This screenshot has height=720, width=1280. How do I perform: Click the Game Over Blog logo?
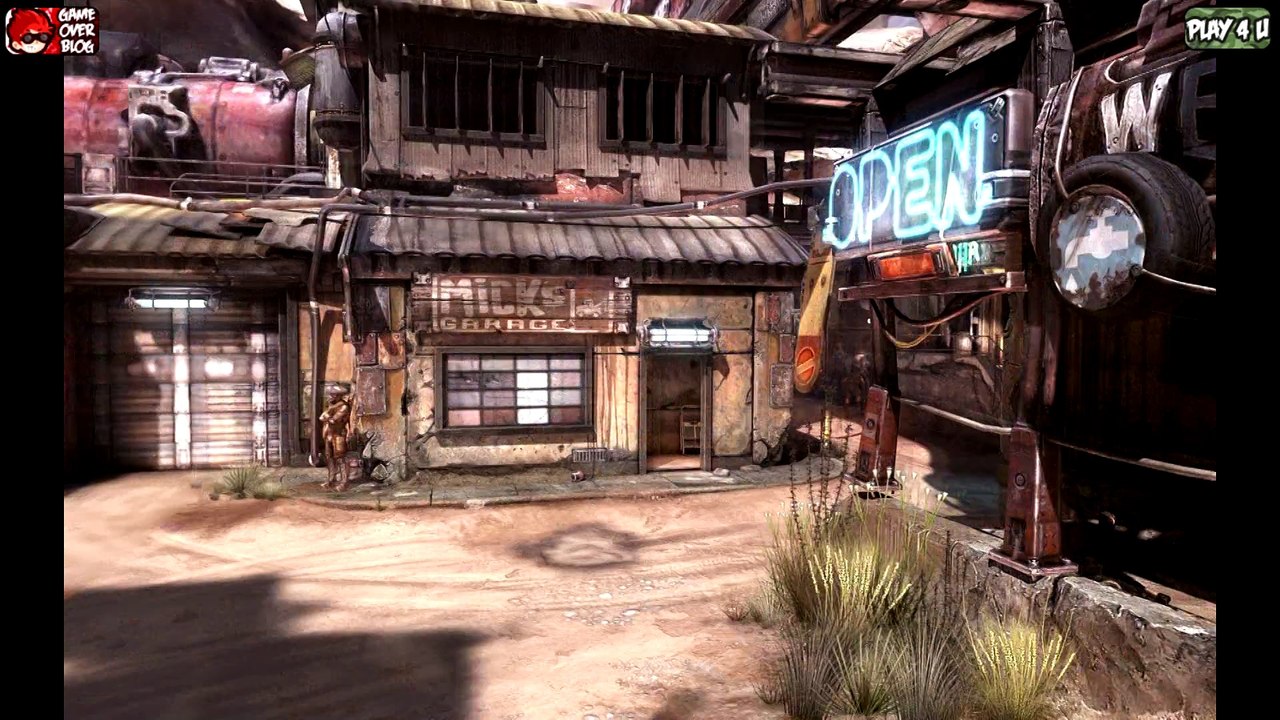(x=52, y=30)
